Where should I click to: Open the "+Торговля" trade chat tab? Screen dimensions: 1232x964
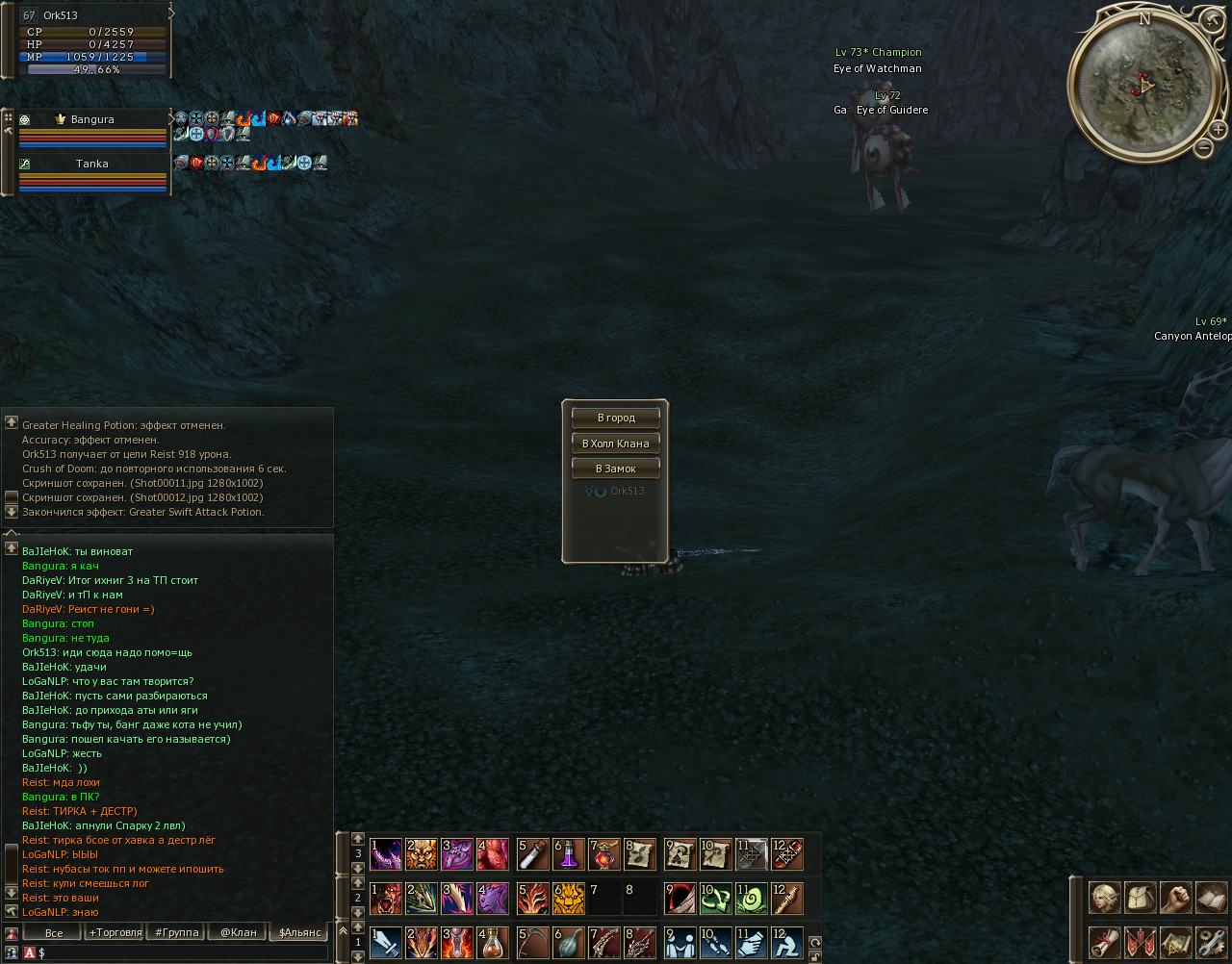pos(115,932)
